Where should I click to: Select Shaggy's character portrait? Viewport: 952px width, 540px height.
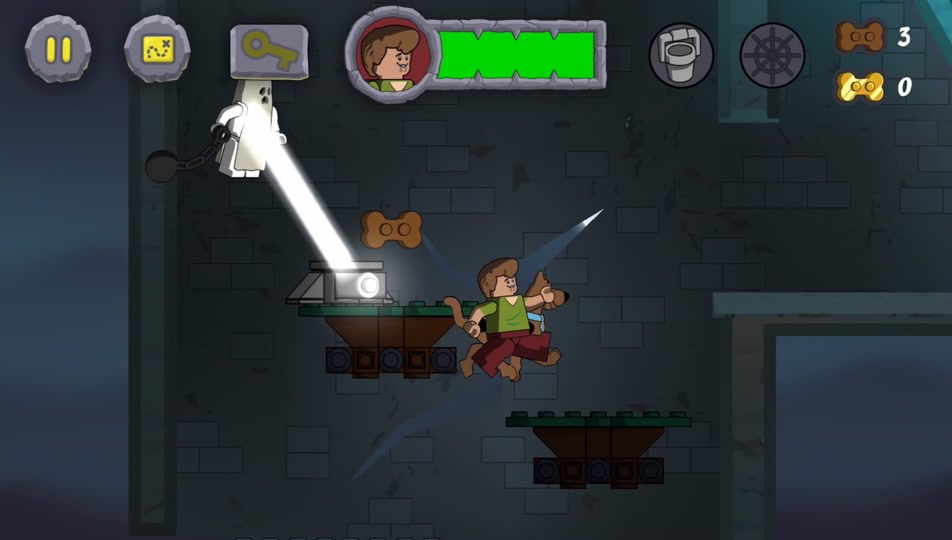pyautogui.click(x=393, y=55)
